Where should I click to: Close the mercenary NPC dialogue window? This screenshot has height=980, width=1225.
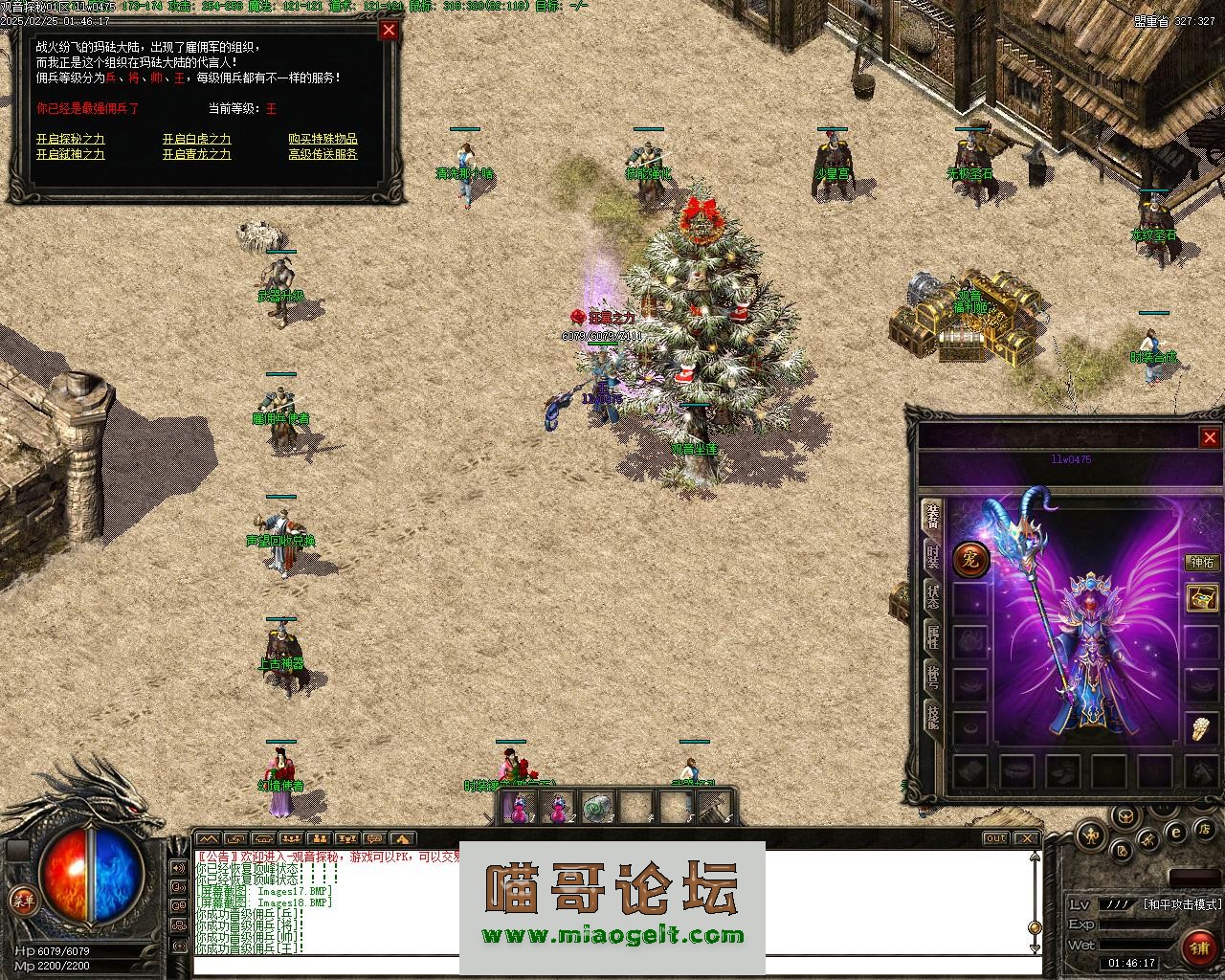pos(389,30)
